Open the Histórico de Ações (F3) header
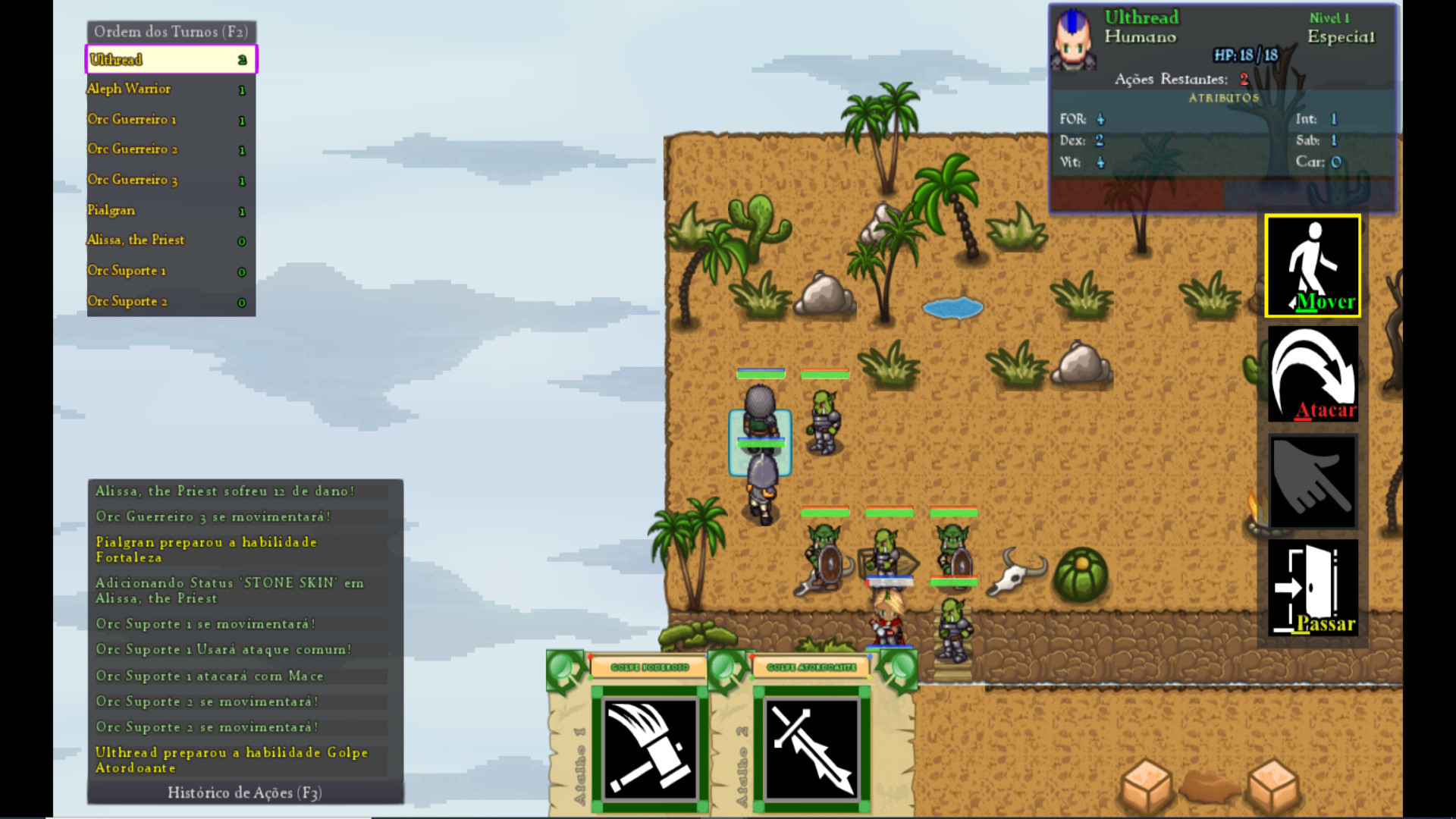This screenshot has height=819, width=1456. click(245, 793)
